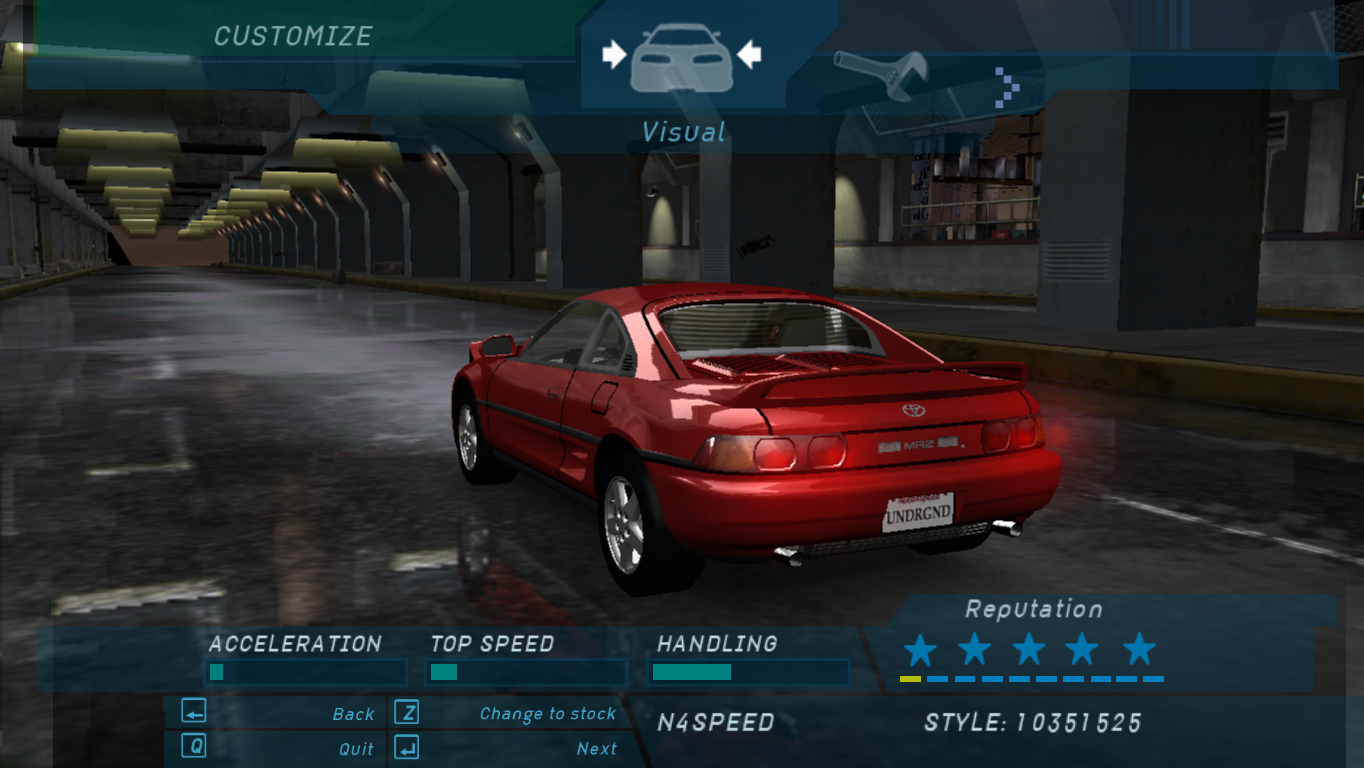Image resolution: width=1364 pixels, height=768 pixels.
Task: Choose the wrench performance category icon
Action: 881,74
